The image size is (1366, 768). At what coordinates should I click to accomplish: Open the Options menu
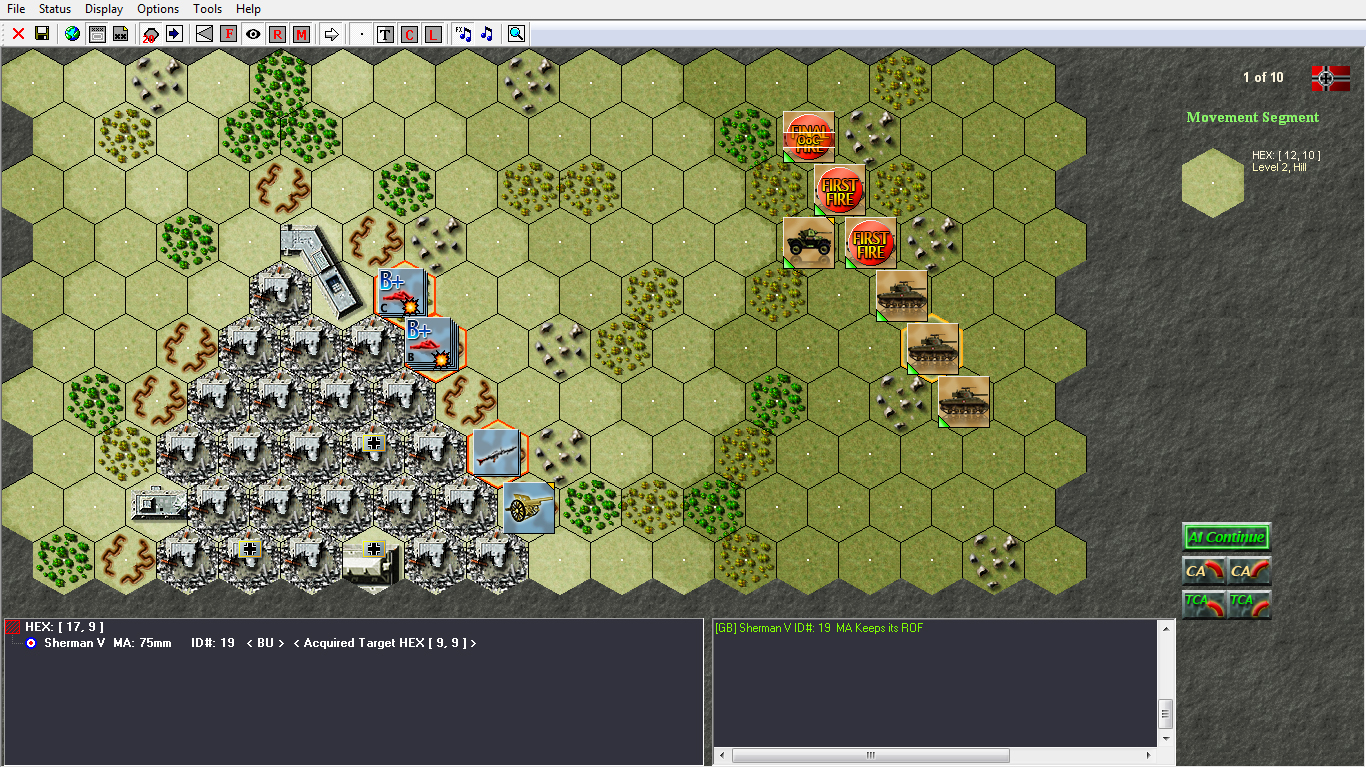click(157, 9)
